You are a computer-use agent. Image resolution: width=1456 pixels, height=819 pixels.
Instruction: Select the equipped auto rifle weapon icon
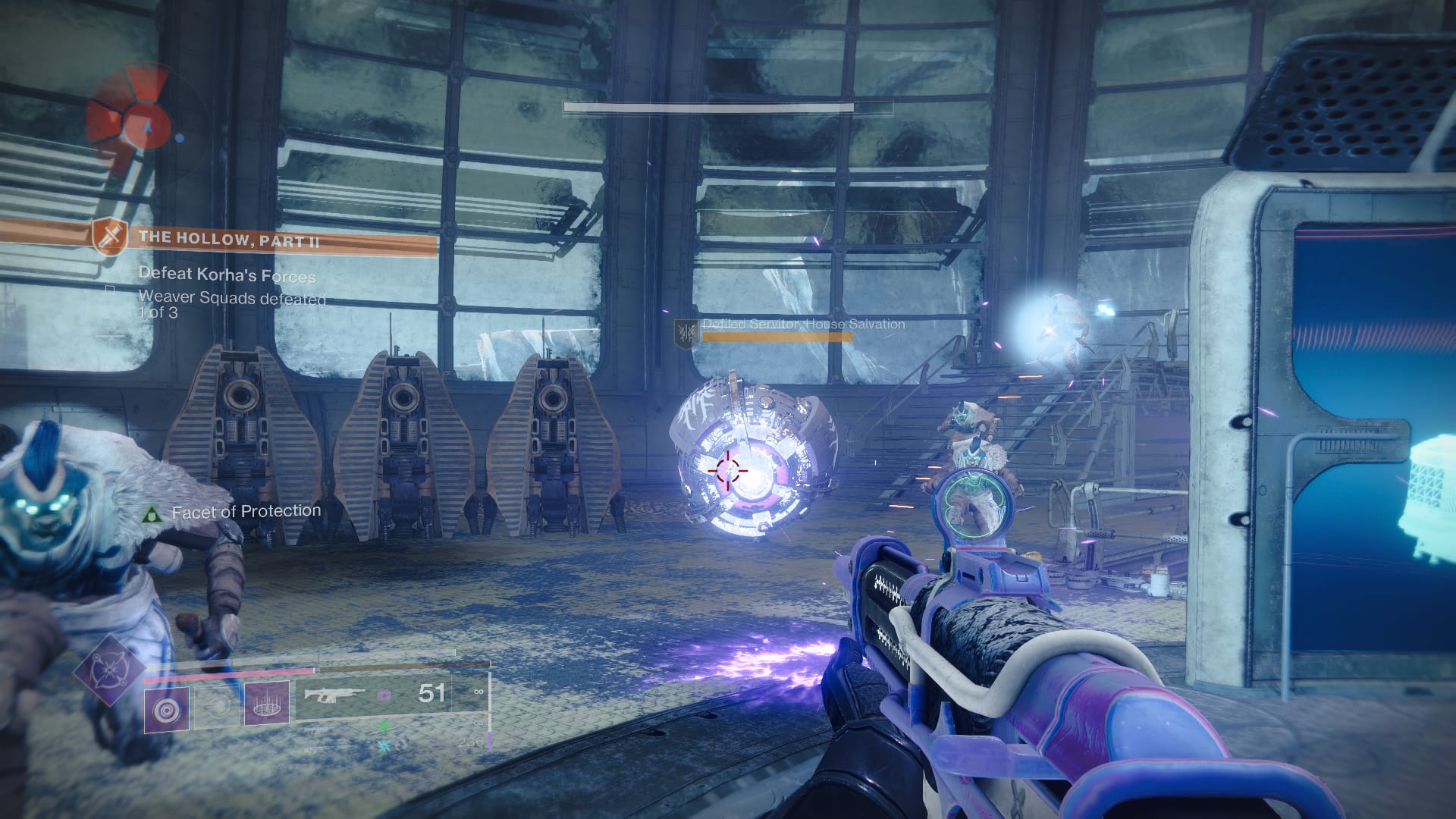pos(334,695)
